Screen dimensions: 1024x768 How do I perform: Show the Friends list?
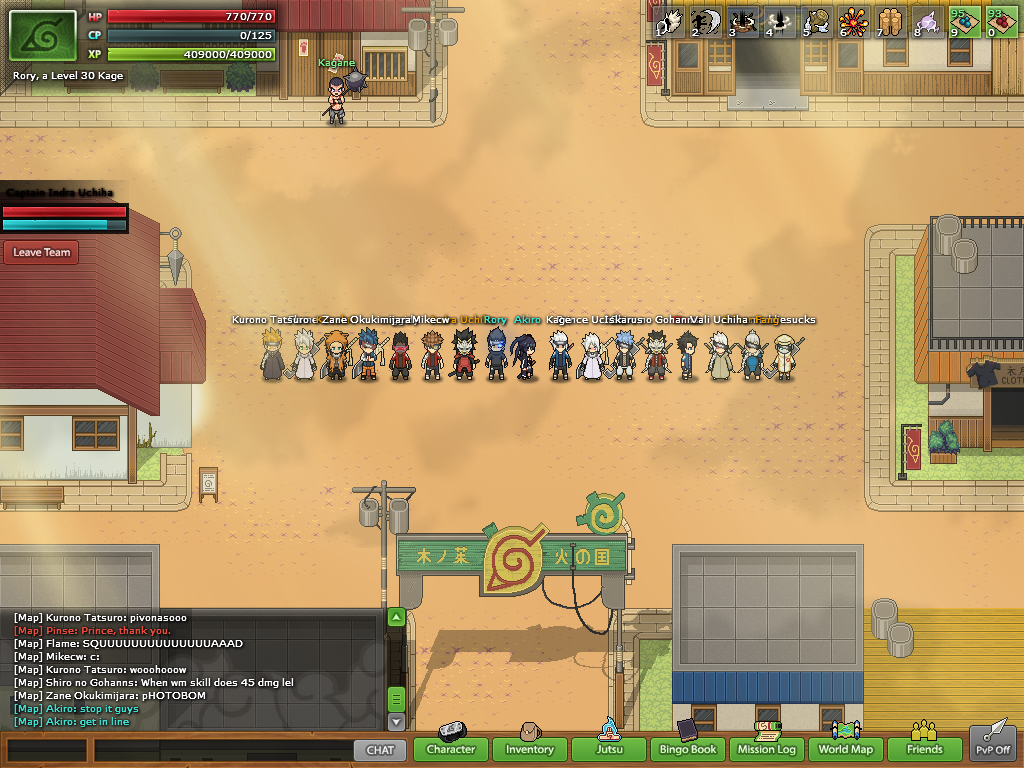coord(924,749)
